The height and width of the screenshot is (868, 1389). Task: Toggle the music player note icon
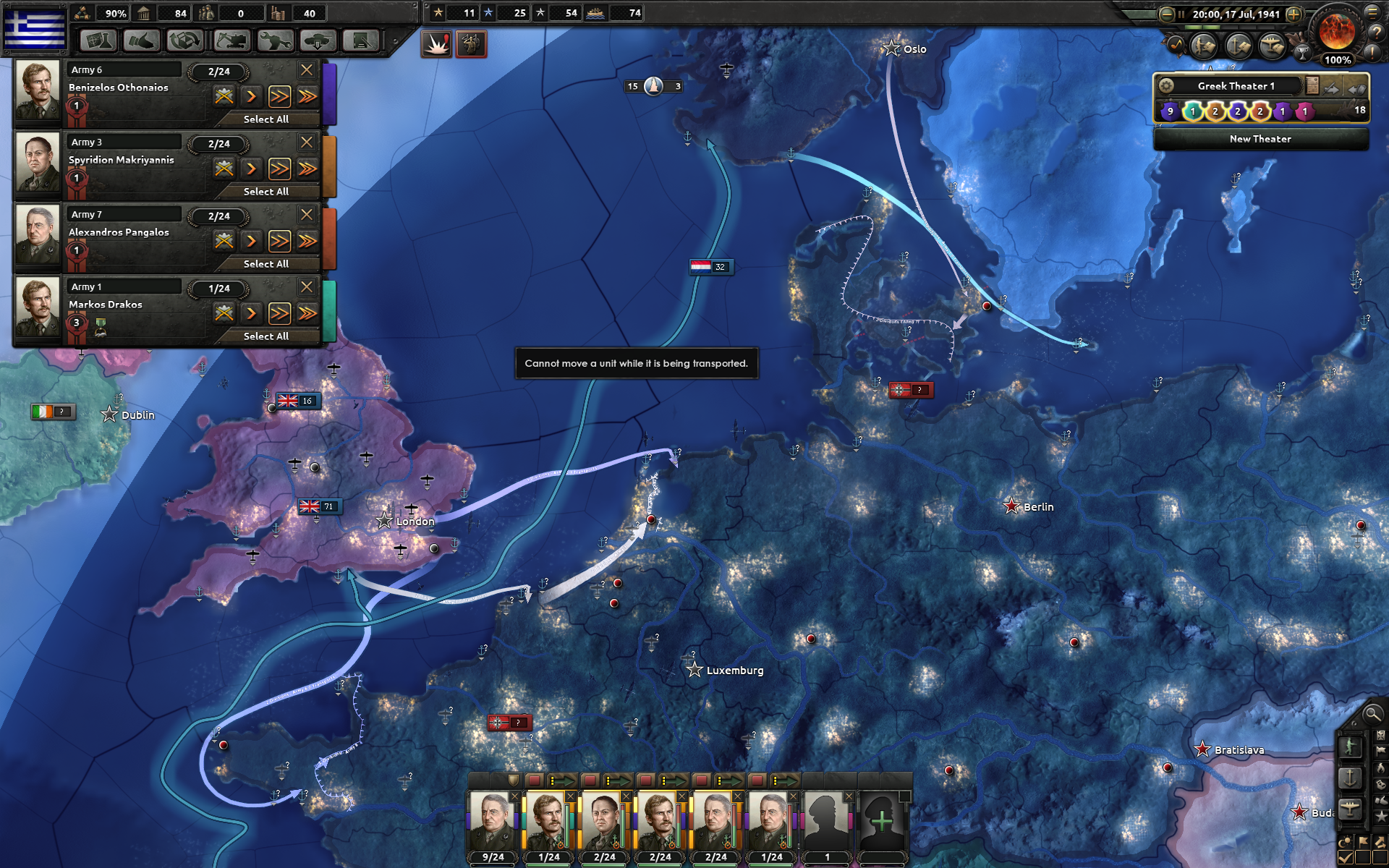1176,46
